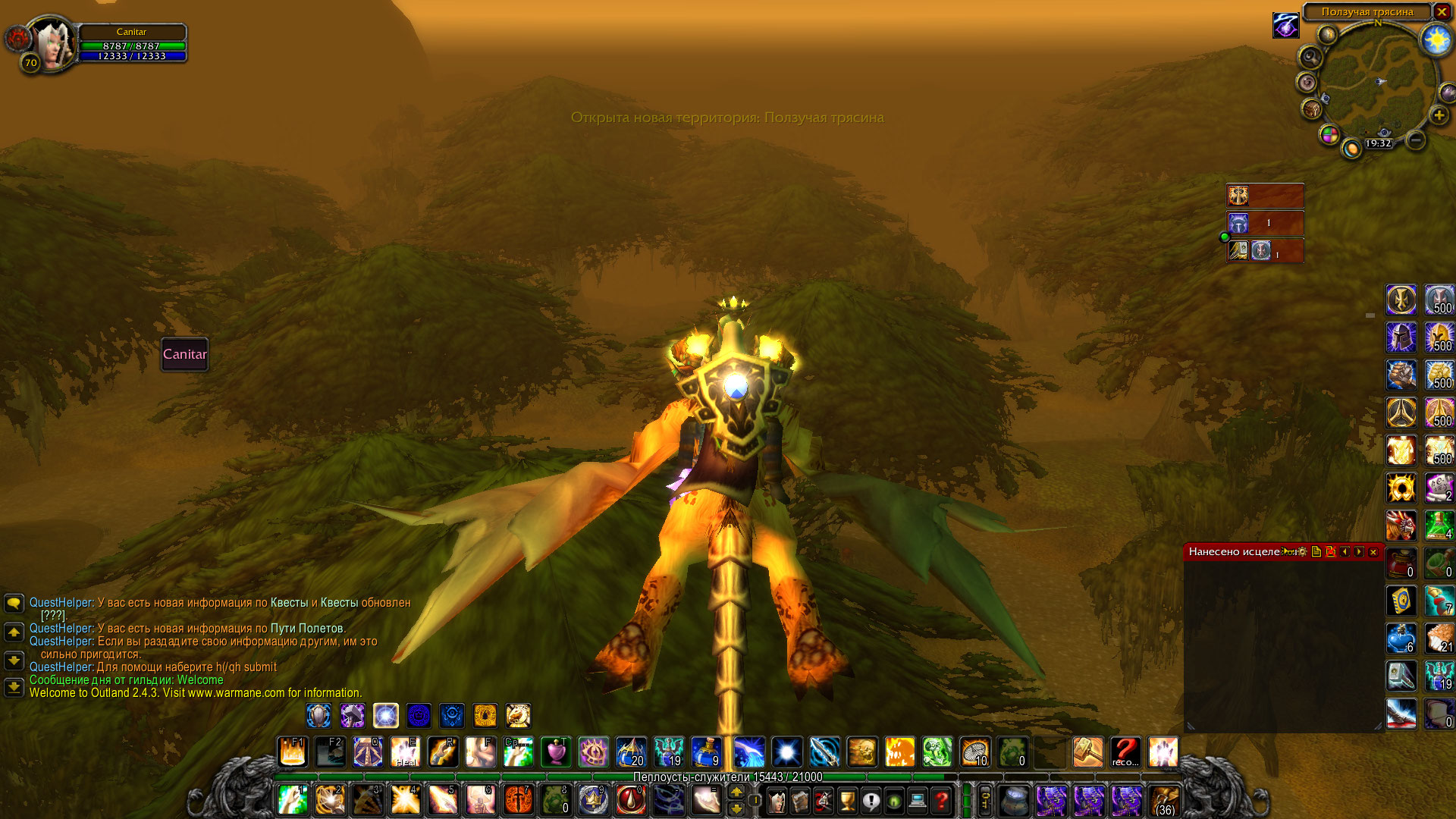
Task: Open the chat menu speech bubble button
Action: [14, 604]
